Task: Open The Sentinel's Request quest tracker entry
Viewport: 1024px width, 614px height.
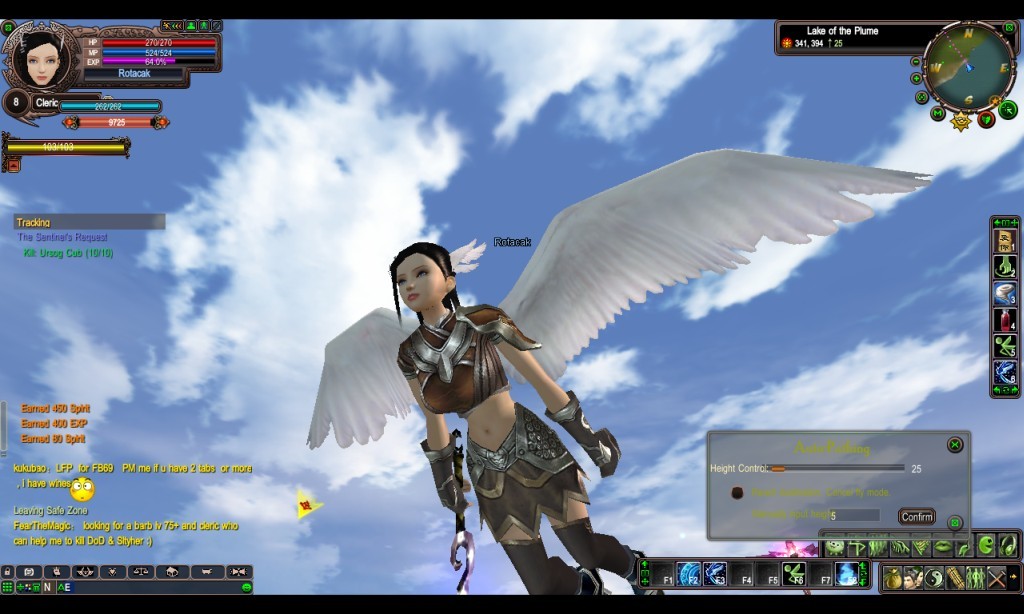Action: [x=62, y=237]
